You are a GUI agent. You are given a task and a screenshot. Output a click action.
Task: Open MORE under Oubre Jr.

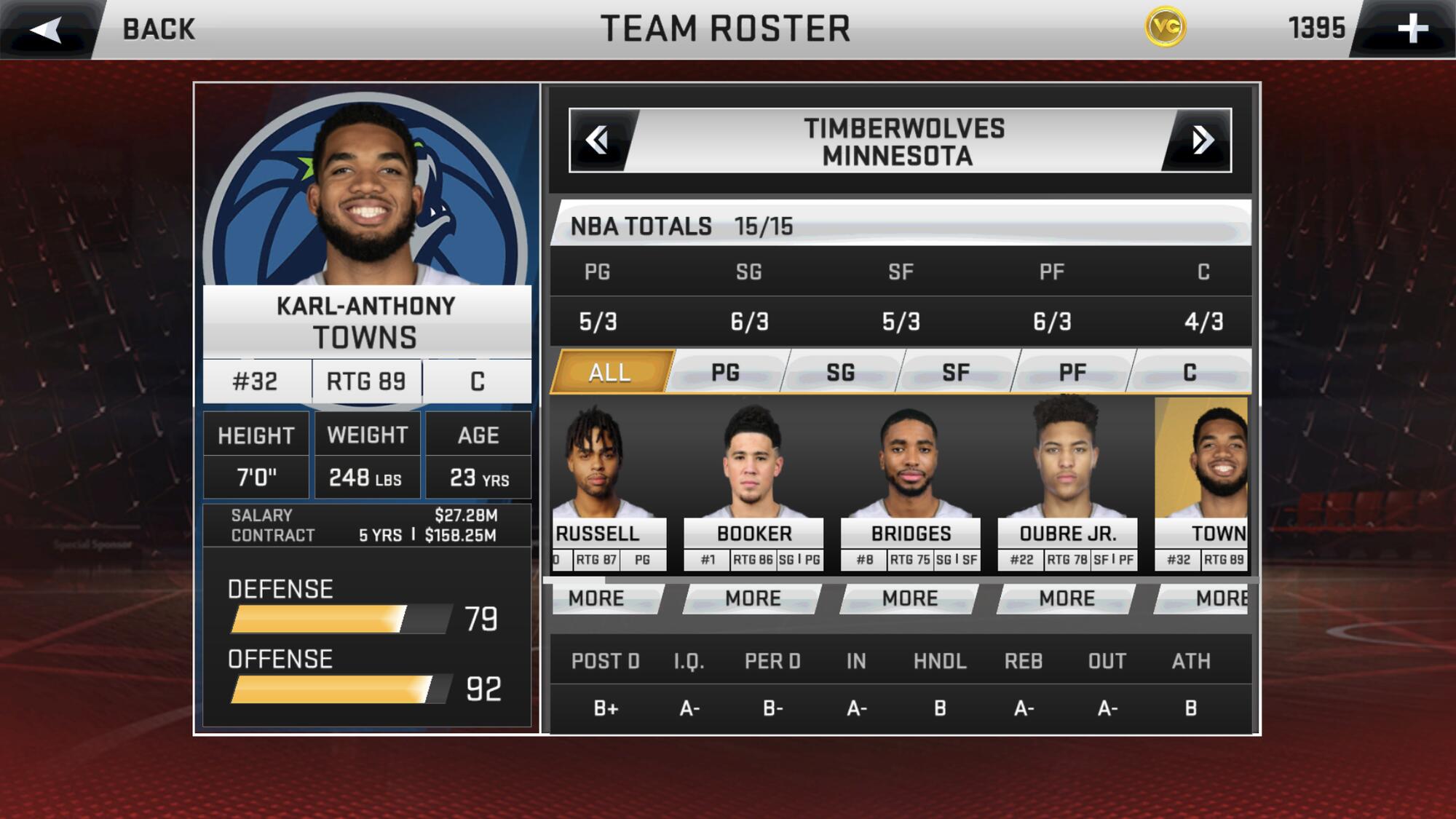coord(1067,598)
